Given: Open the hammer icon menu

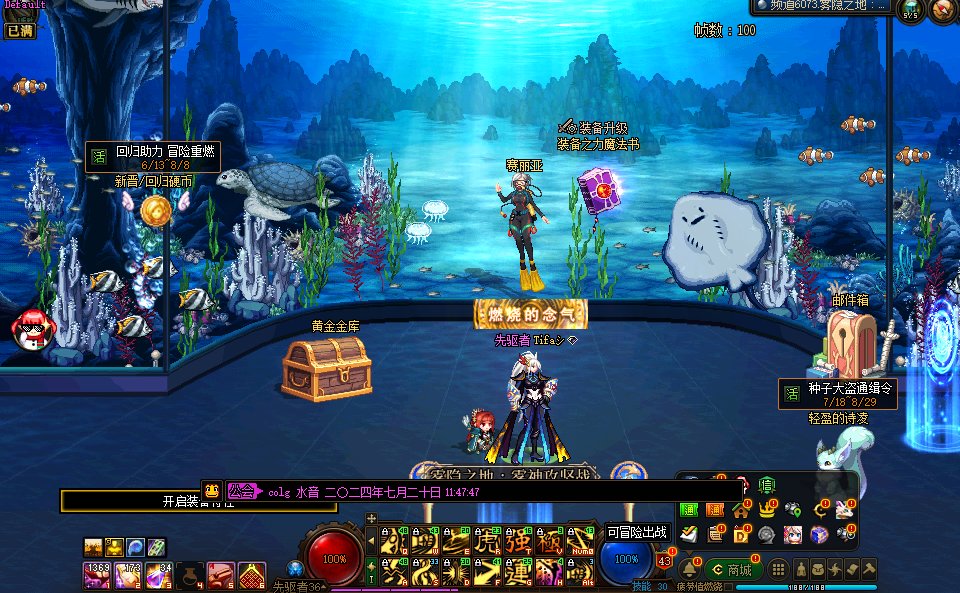Looking at the screenshot, I should click(x=868, y=569).
